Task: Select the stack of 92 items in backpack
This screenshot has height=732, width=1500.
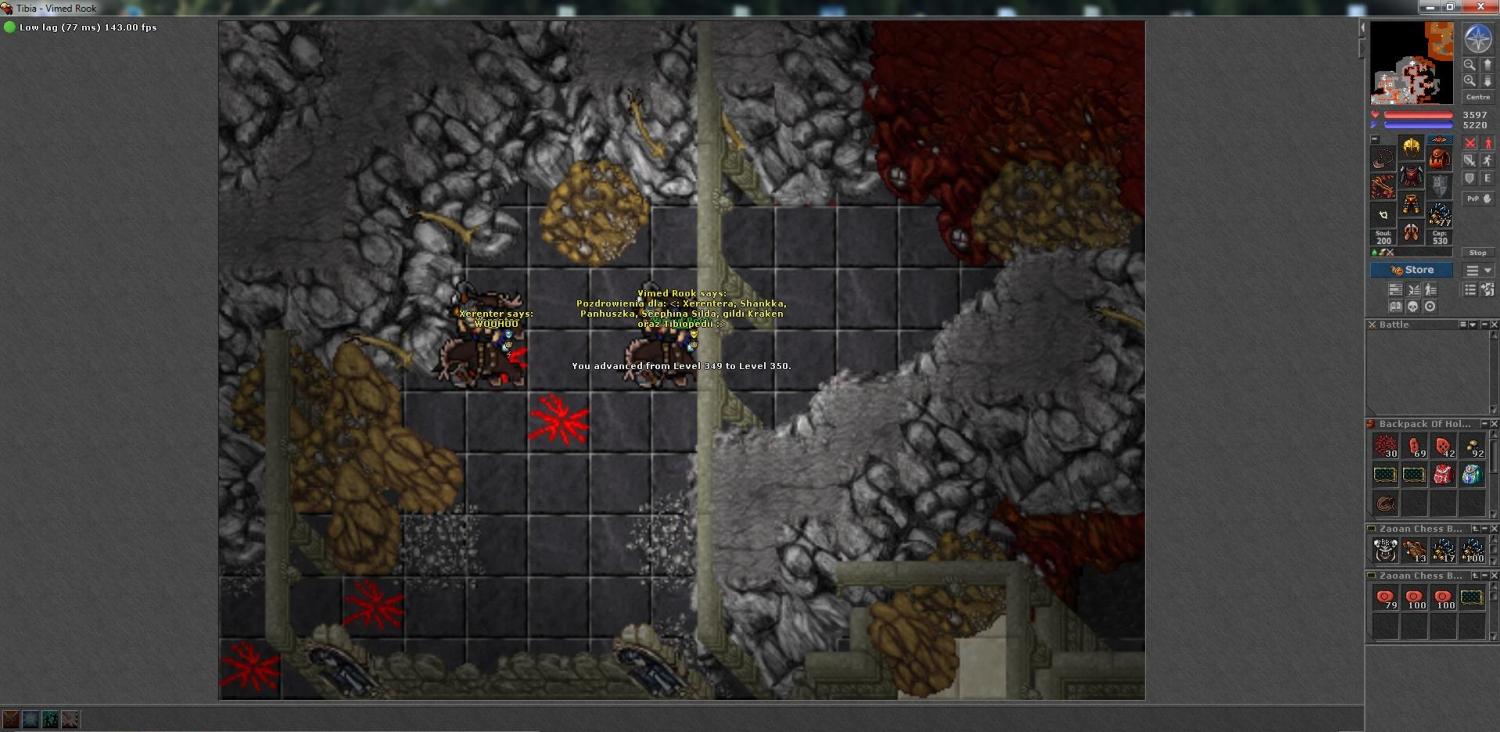Action: coord(1472,447)
